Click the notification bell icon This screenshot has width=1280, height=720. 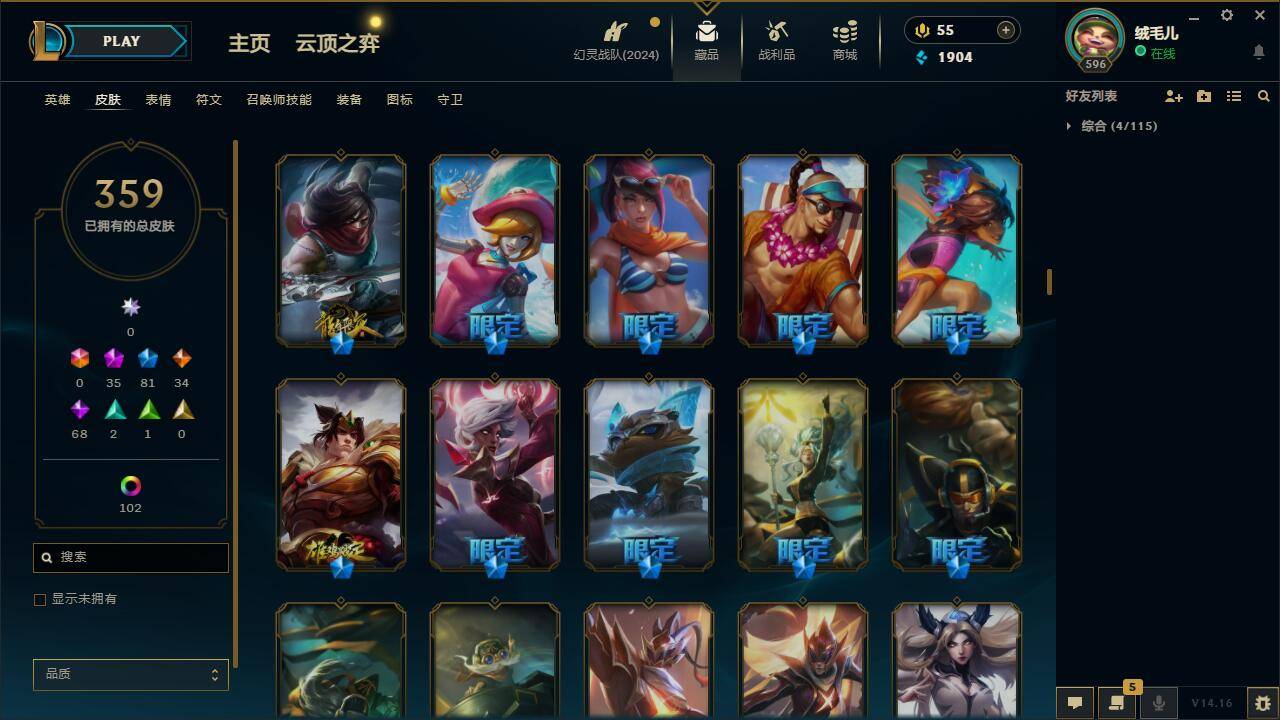point(1258,51)
